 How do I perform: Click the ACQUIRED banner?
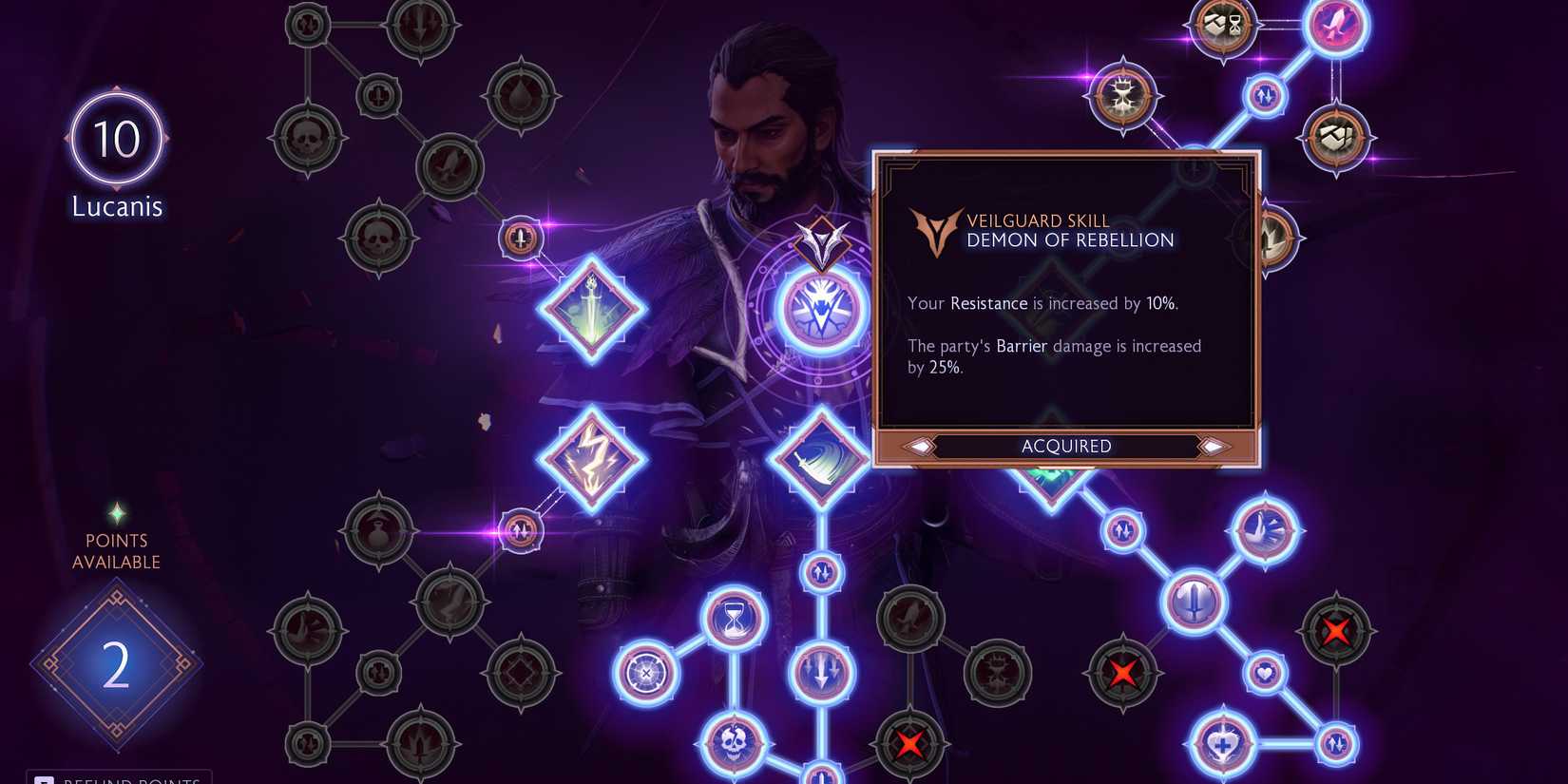(x=1066, y=446)
